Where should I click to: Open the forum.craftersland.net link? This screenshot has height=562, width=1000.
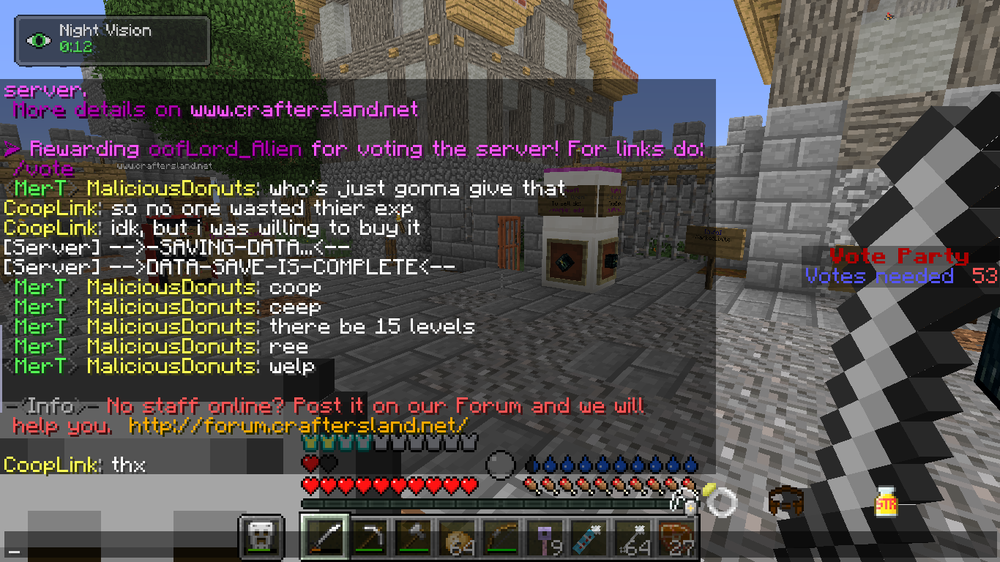298,426
